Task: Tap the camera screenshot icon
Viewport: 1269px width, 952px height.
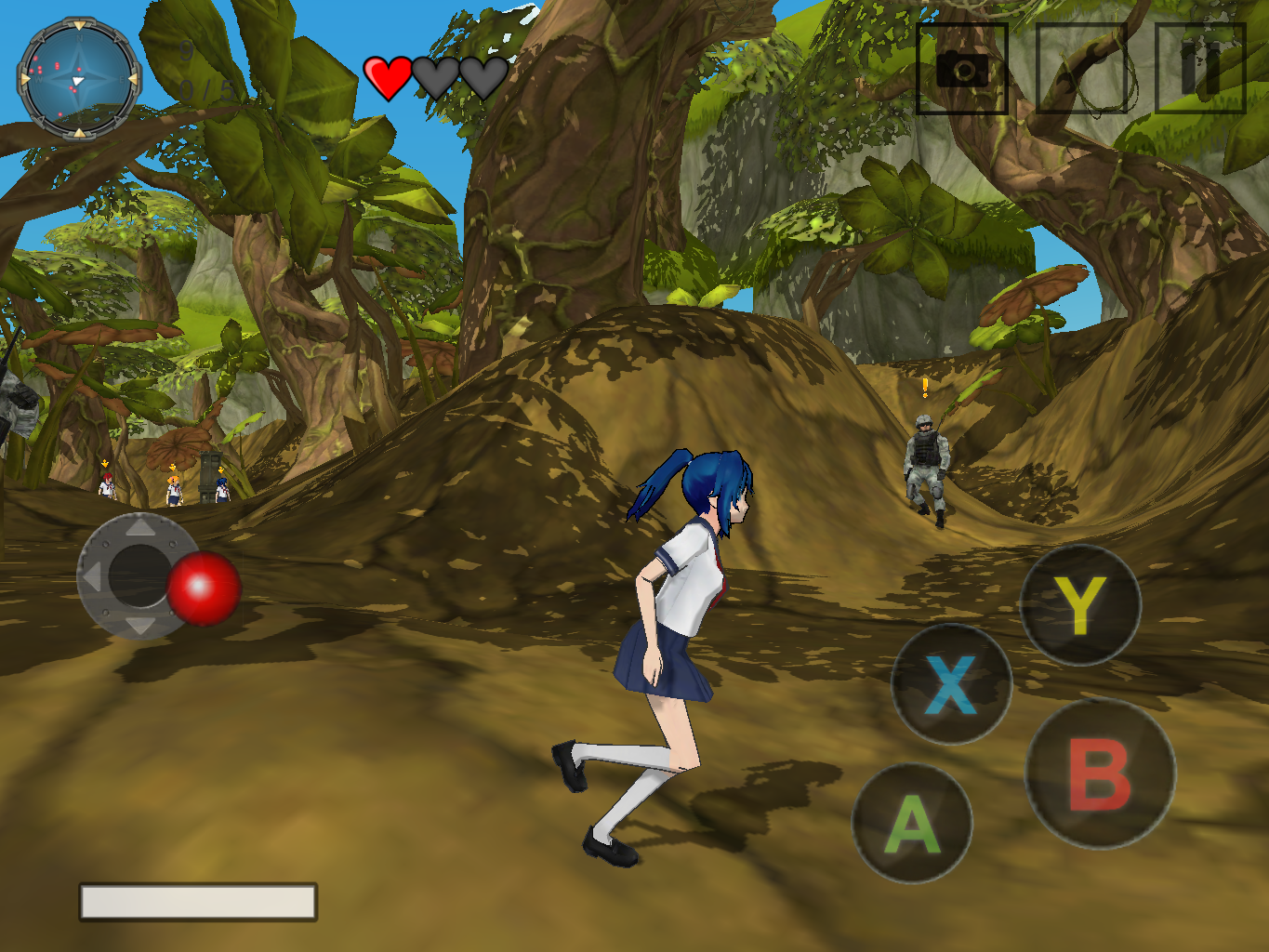Action: (x=962, y=69)
